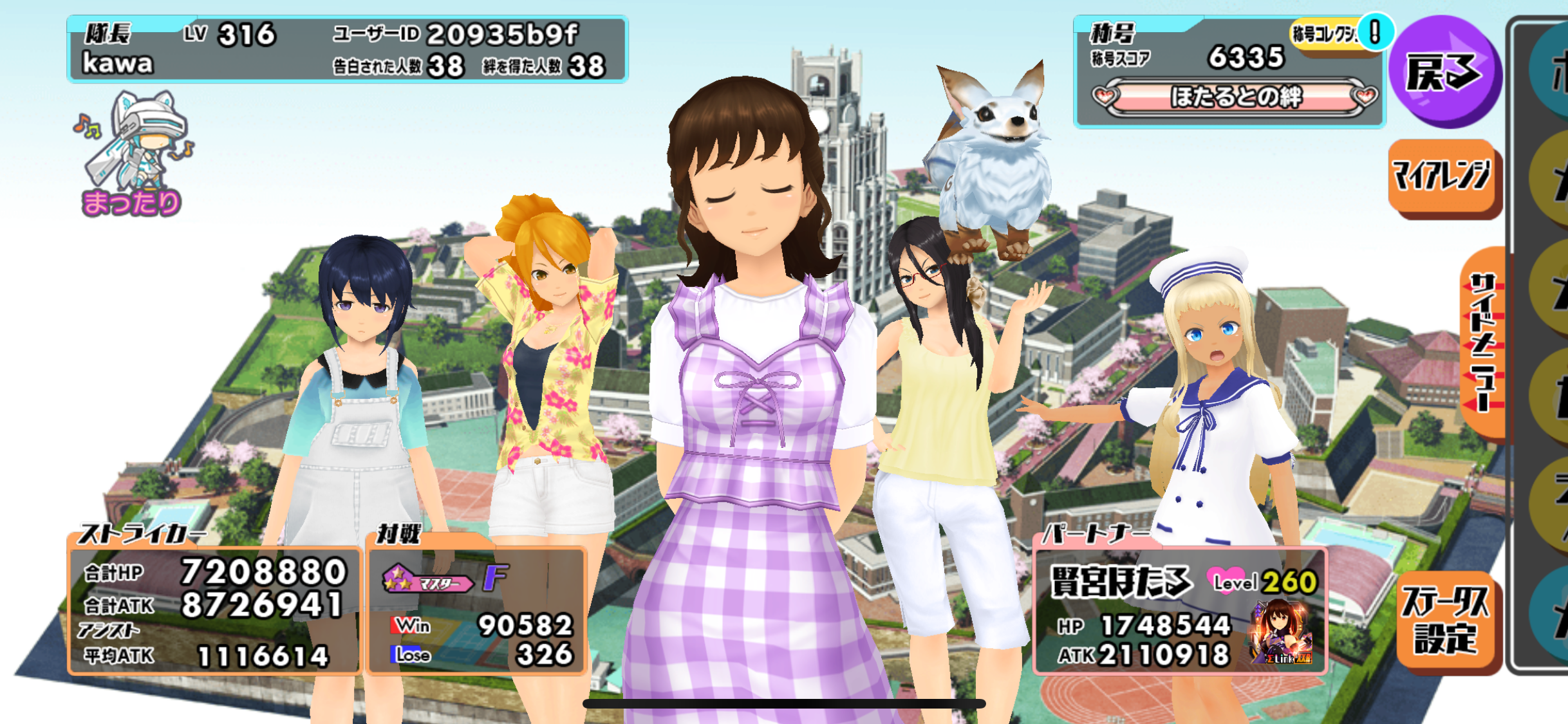Open ステータス設定 status settings

[x=1446, y=621]
